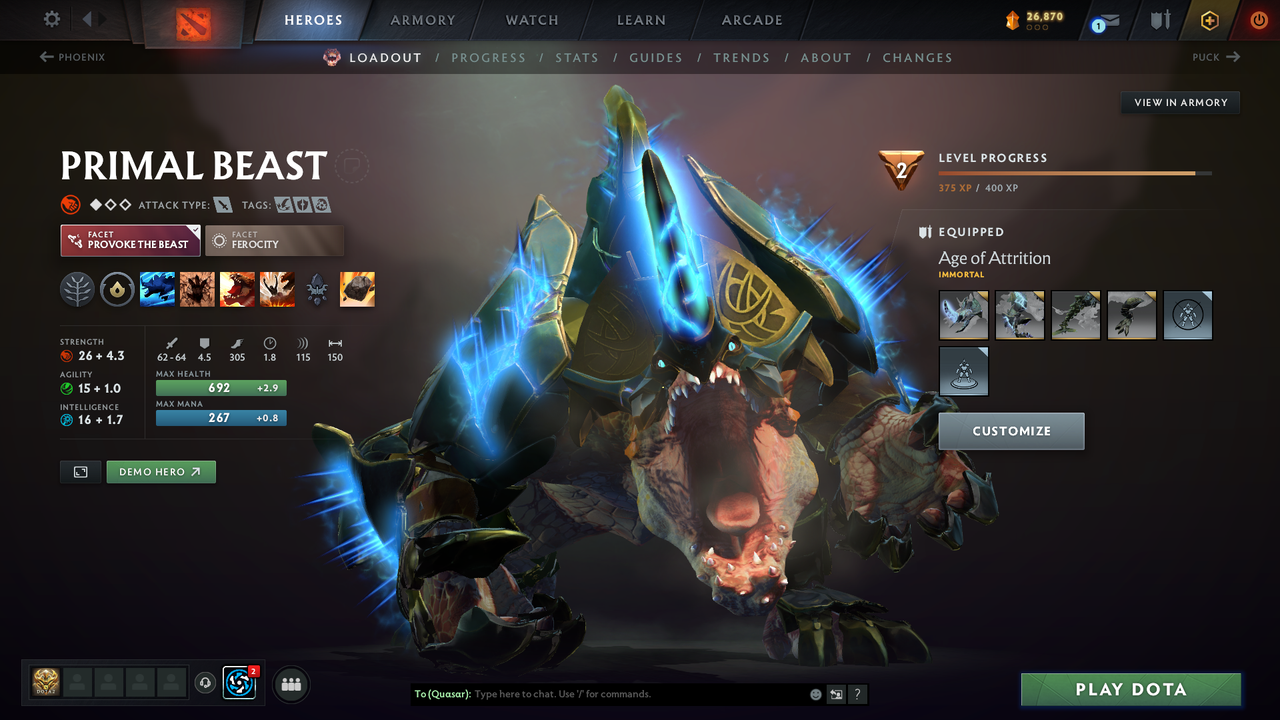Image resolution: width=1280 pixels, height=720 pixels.
Task: Navigate forward to Puck hero page
Action: tap(1215, 57)
